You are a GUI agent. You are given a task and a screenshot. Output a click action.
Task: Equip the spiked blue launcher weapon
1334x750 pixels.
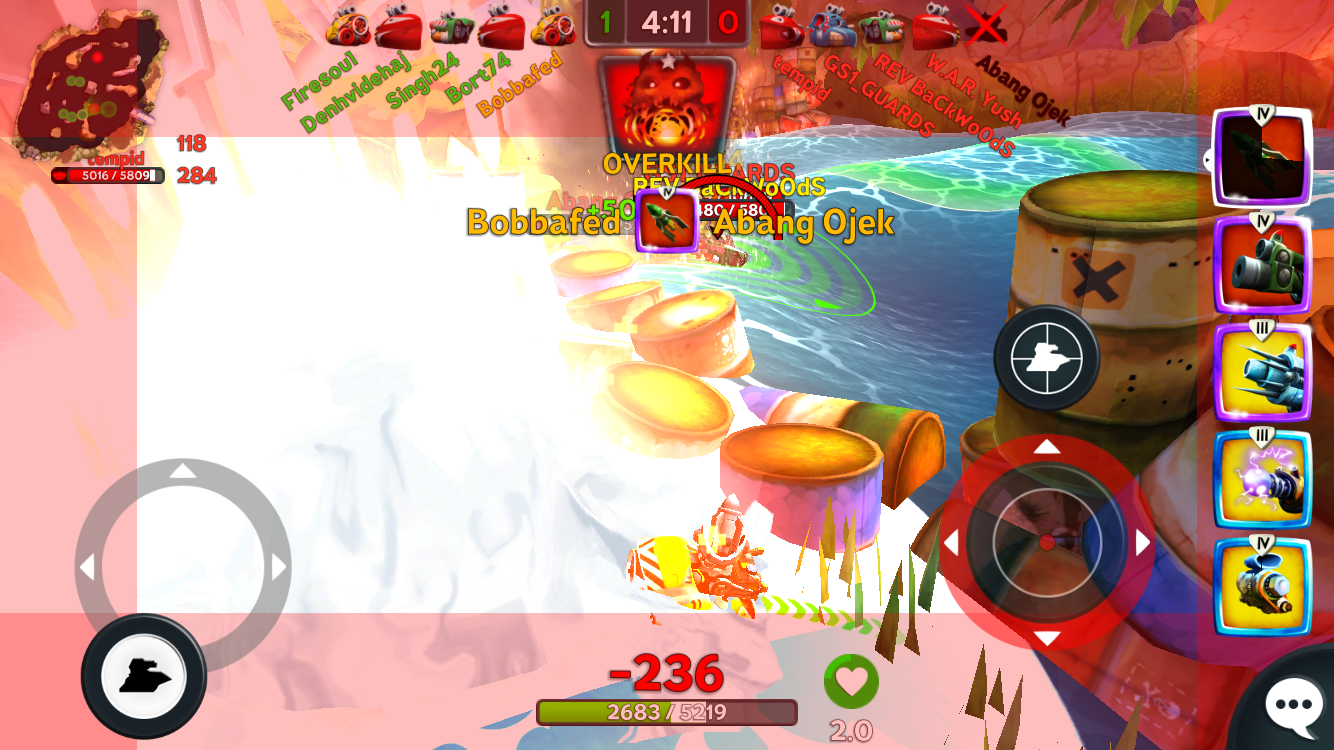pos(1262,373)
